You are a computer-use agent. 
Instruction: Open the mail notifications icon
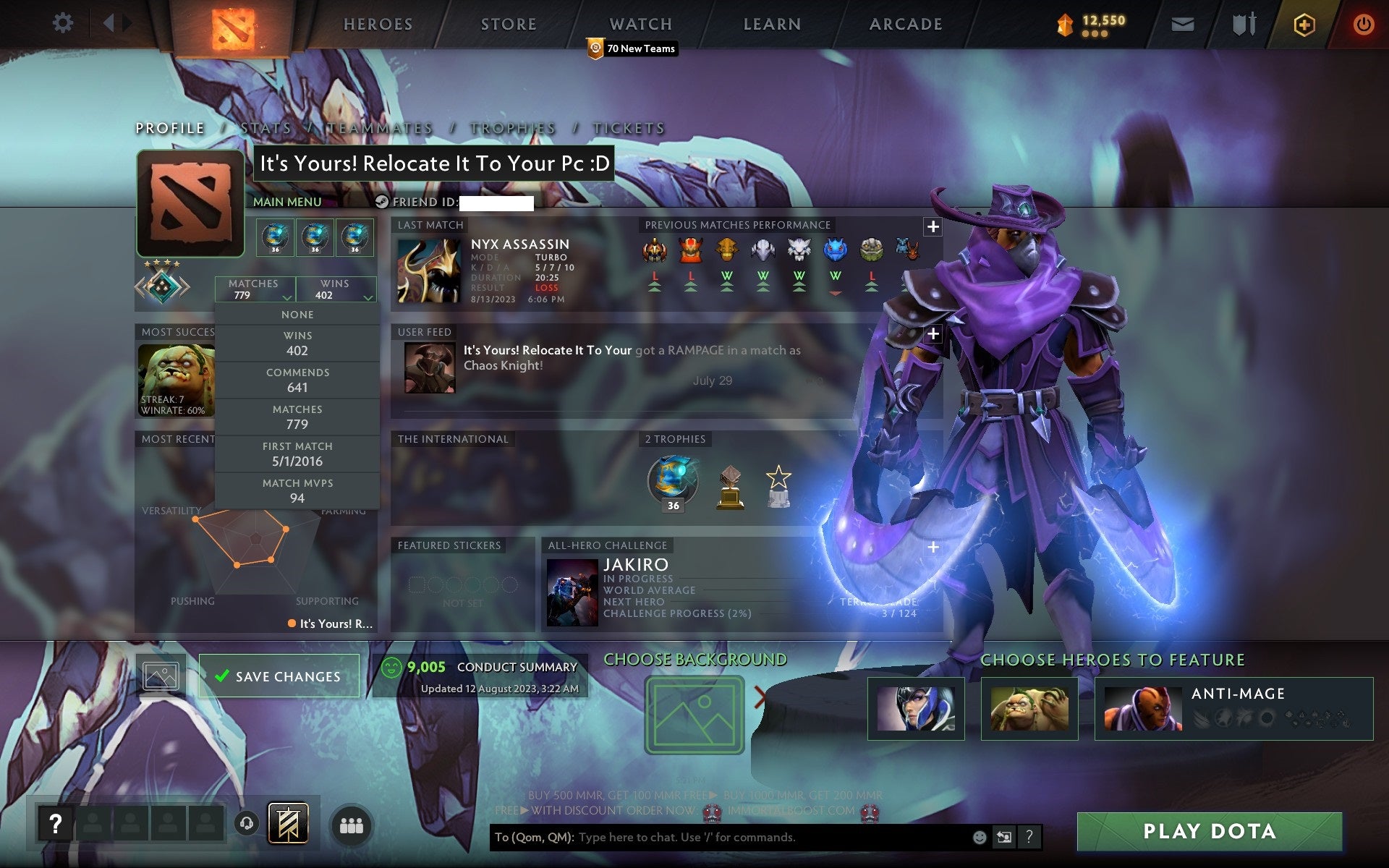(x=1182, y=23)
